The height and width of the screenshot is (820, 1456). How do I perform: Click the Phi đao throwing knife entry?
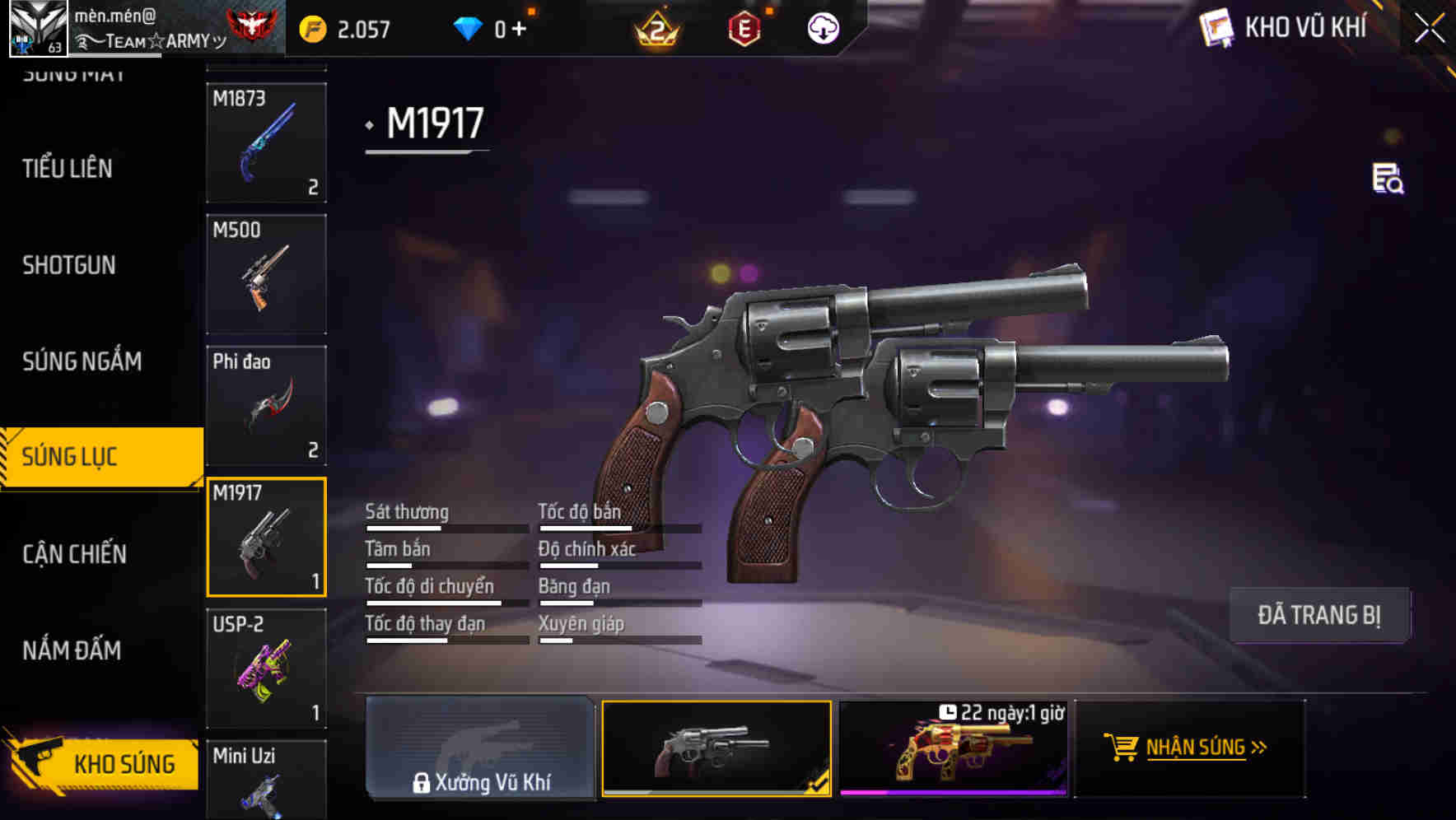point(266,405)
